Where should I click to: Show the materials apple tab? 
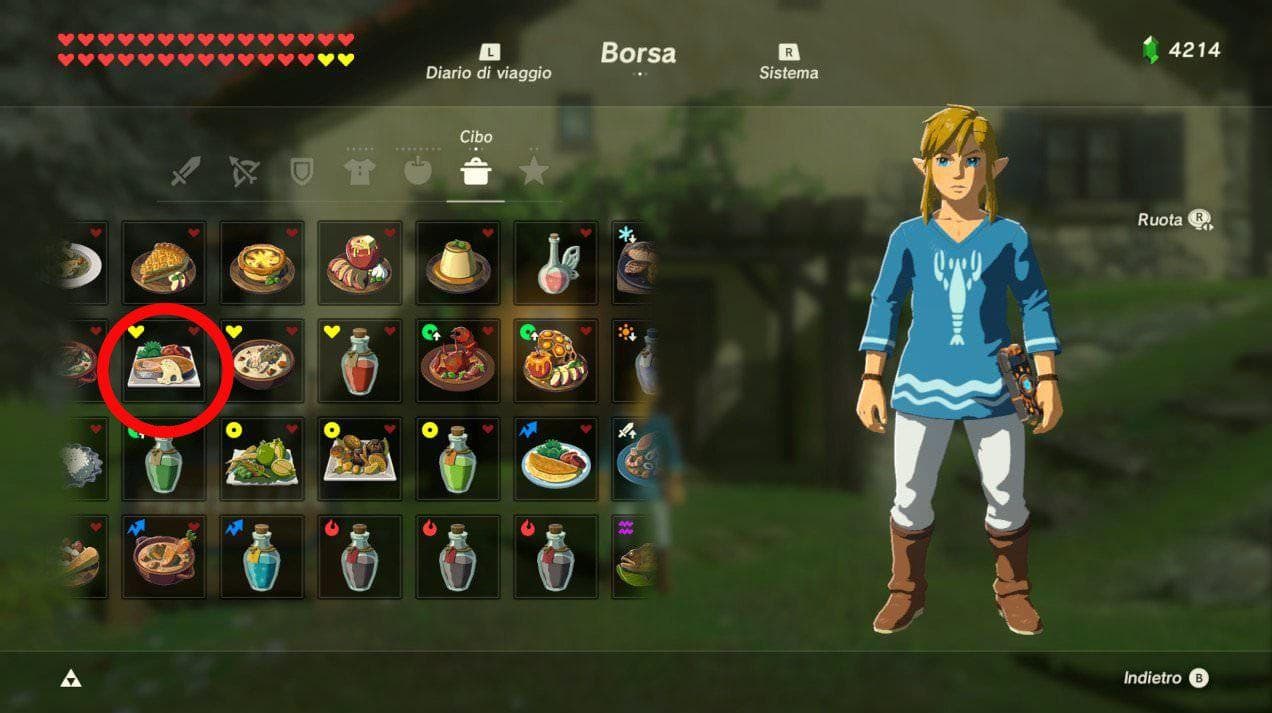tap(418, 172)
